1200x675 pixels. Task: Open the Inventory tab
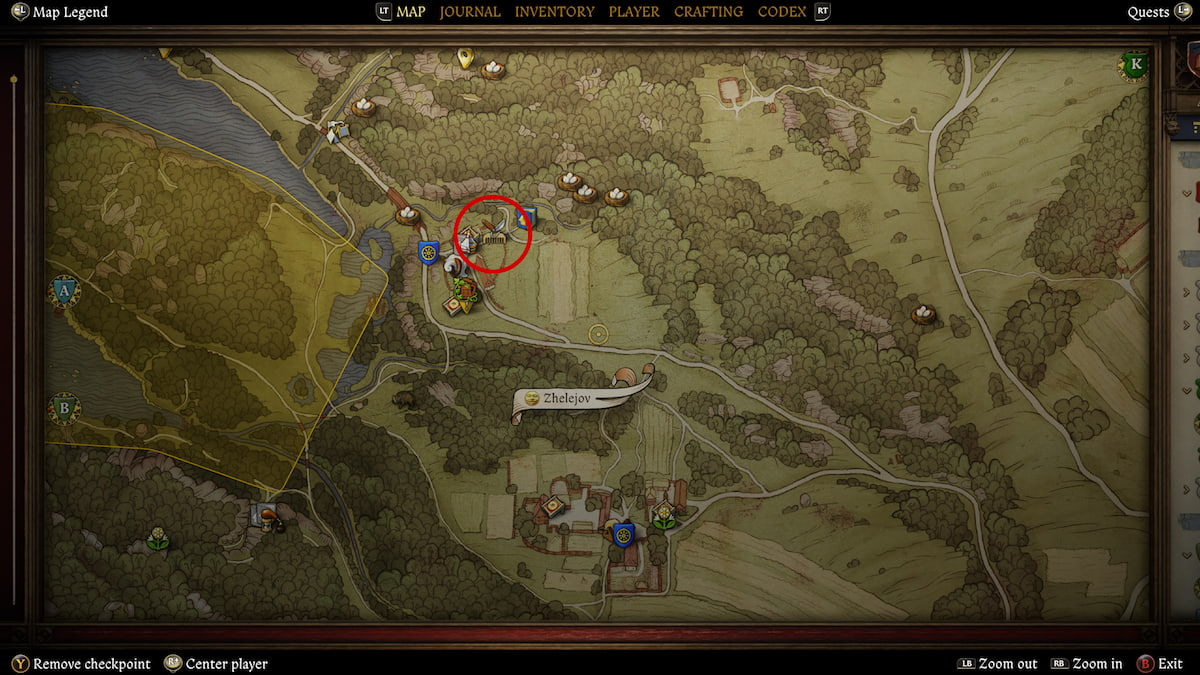[x=554, y=12]
